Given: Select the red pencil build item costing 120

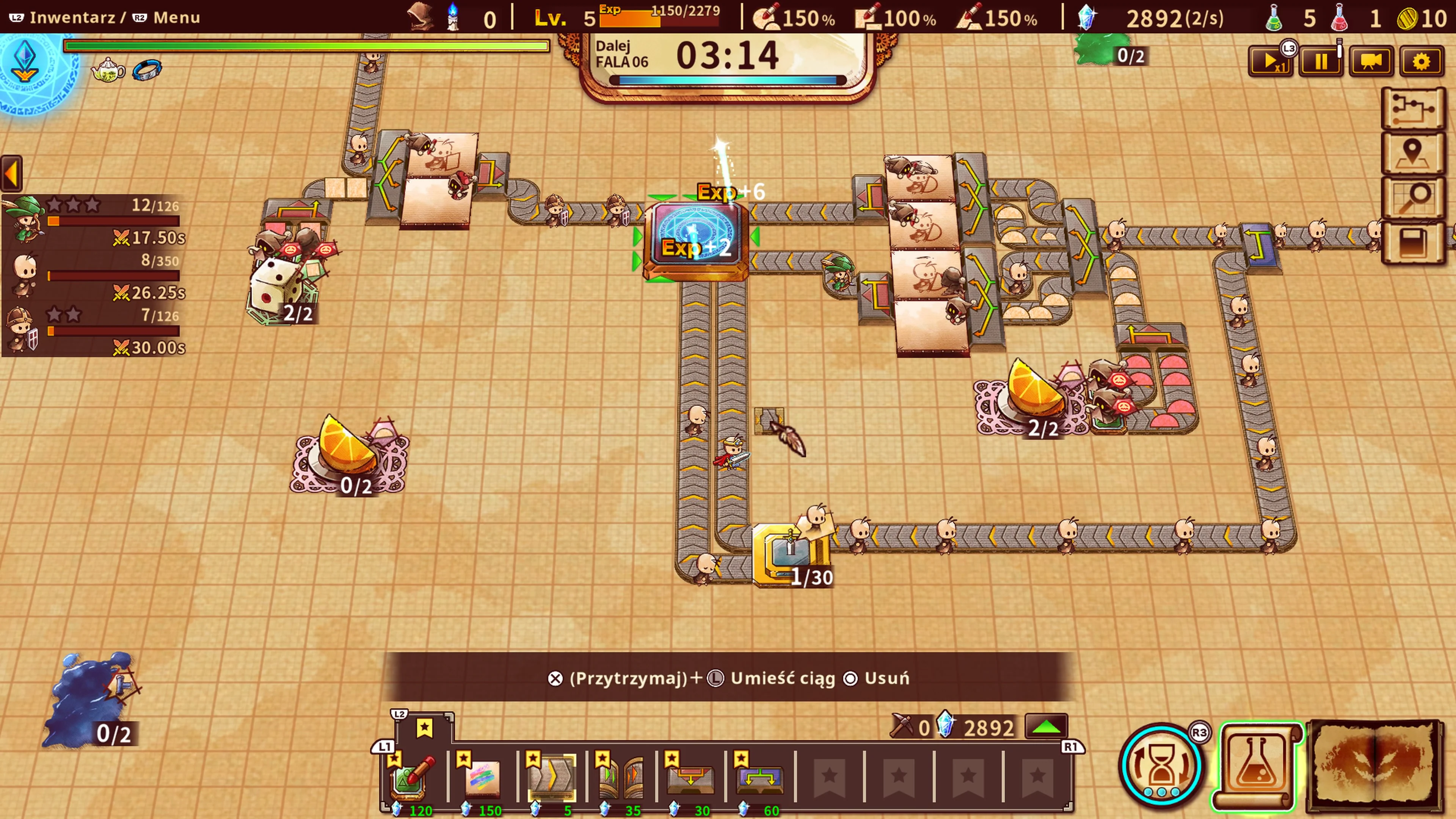Looking at the screenshot, I should [x=414, y=777].
